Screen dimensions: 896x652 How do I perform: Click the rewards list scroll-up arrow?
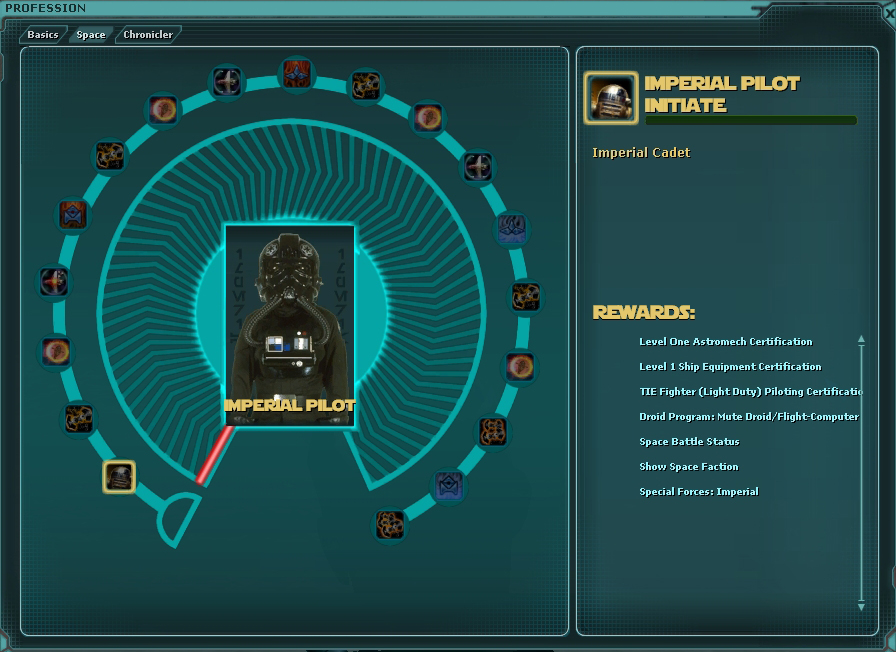click(x=861, y=340)
